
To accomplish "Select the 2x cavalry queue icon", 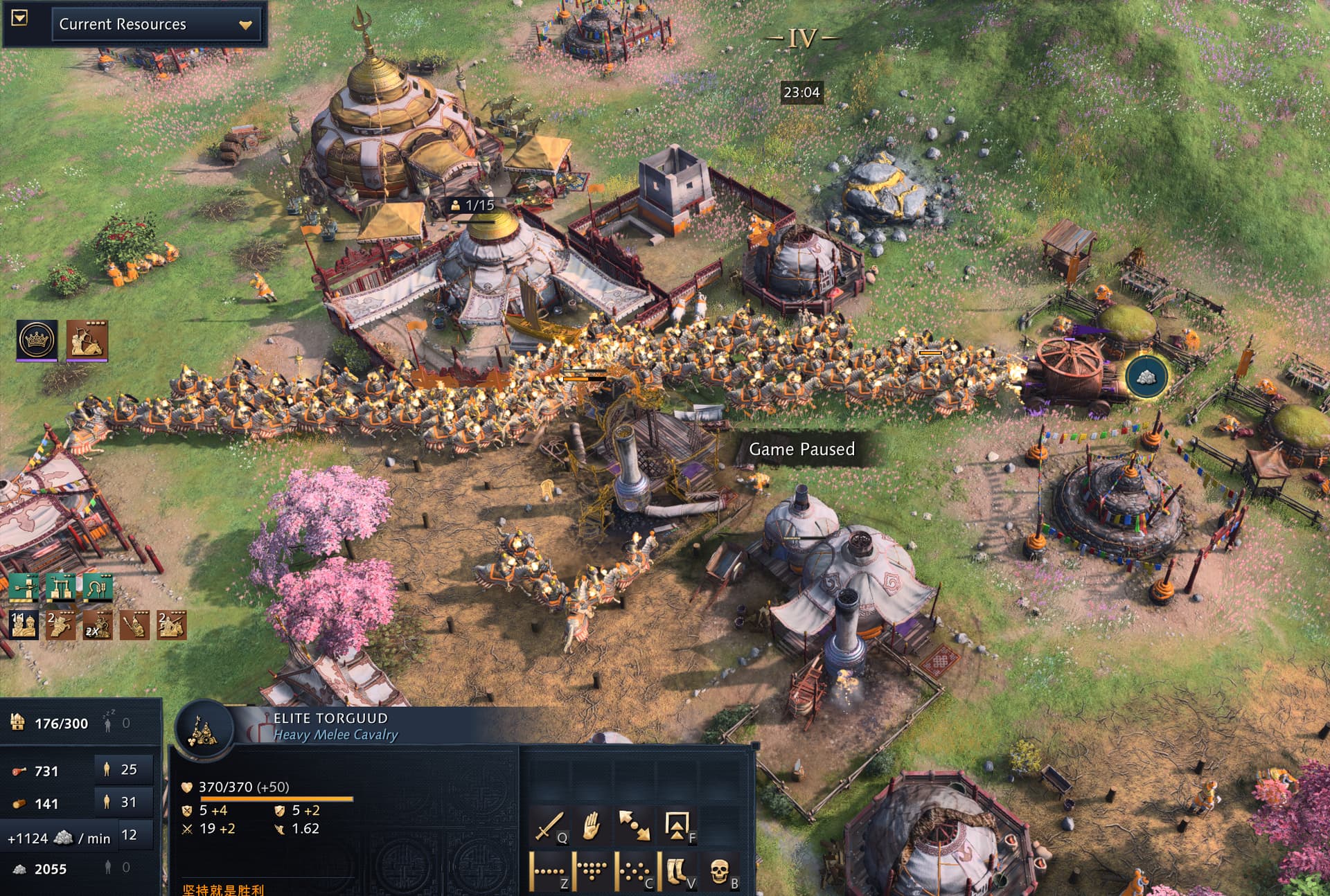I will (x=98, y=625).
